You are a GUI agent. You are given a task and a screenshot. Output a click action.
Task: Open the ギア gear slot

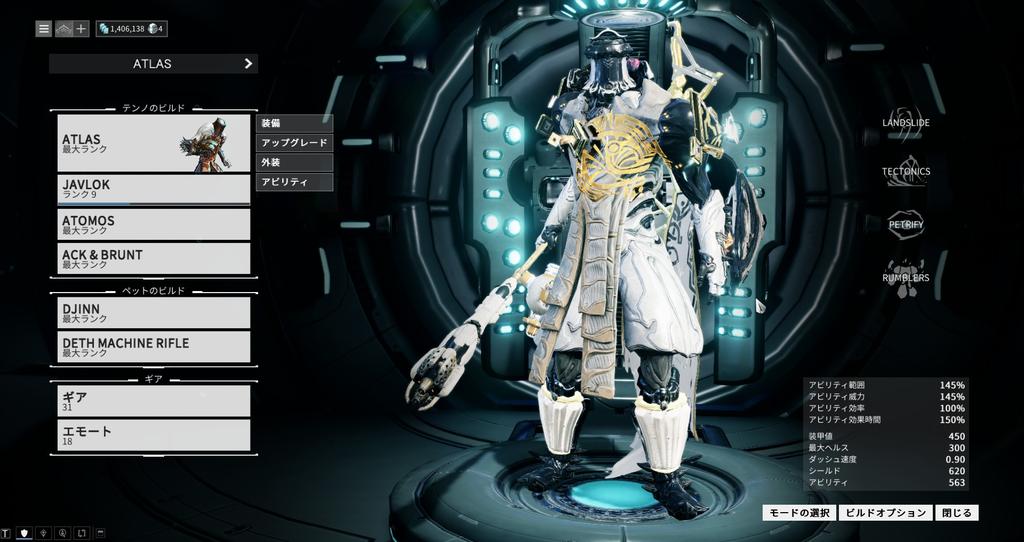[153, 401]
